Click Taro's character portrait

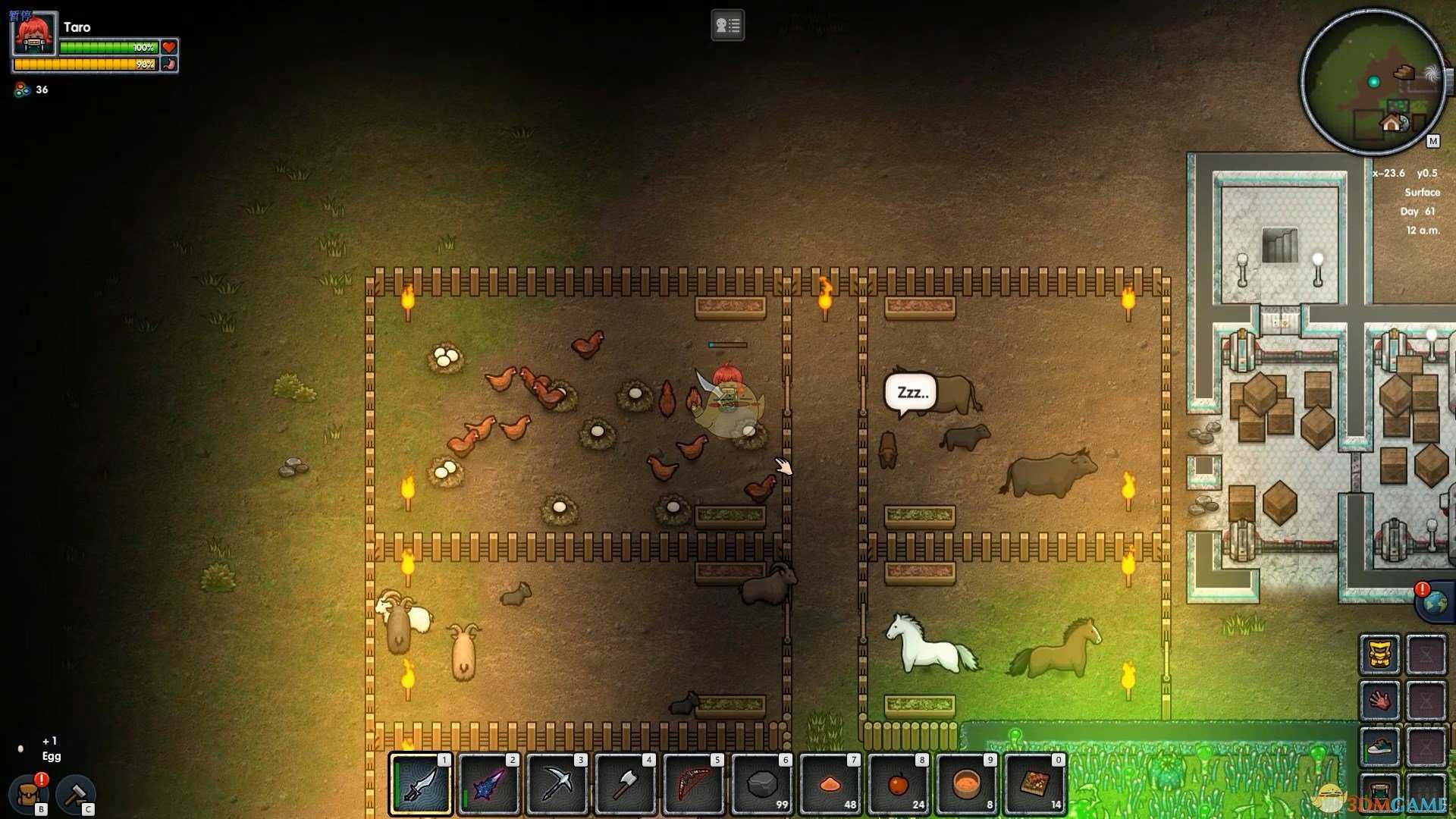[x=34, y=34]
